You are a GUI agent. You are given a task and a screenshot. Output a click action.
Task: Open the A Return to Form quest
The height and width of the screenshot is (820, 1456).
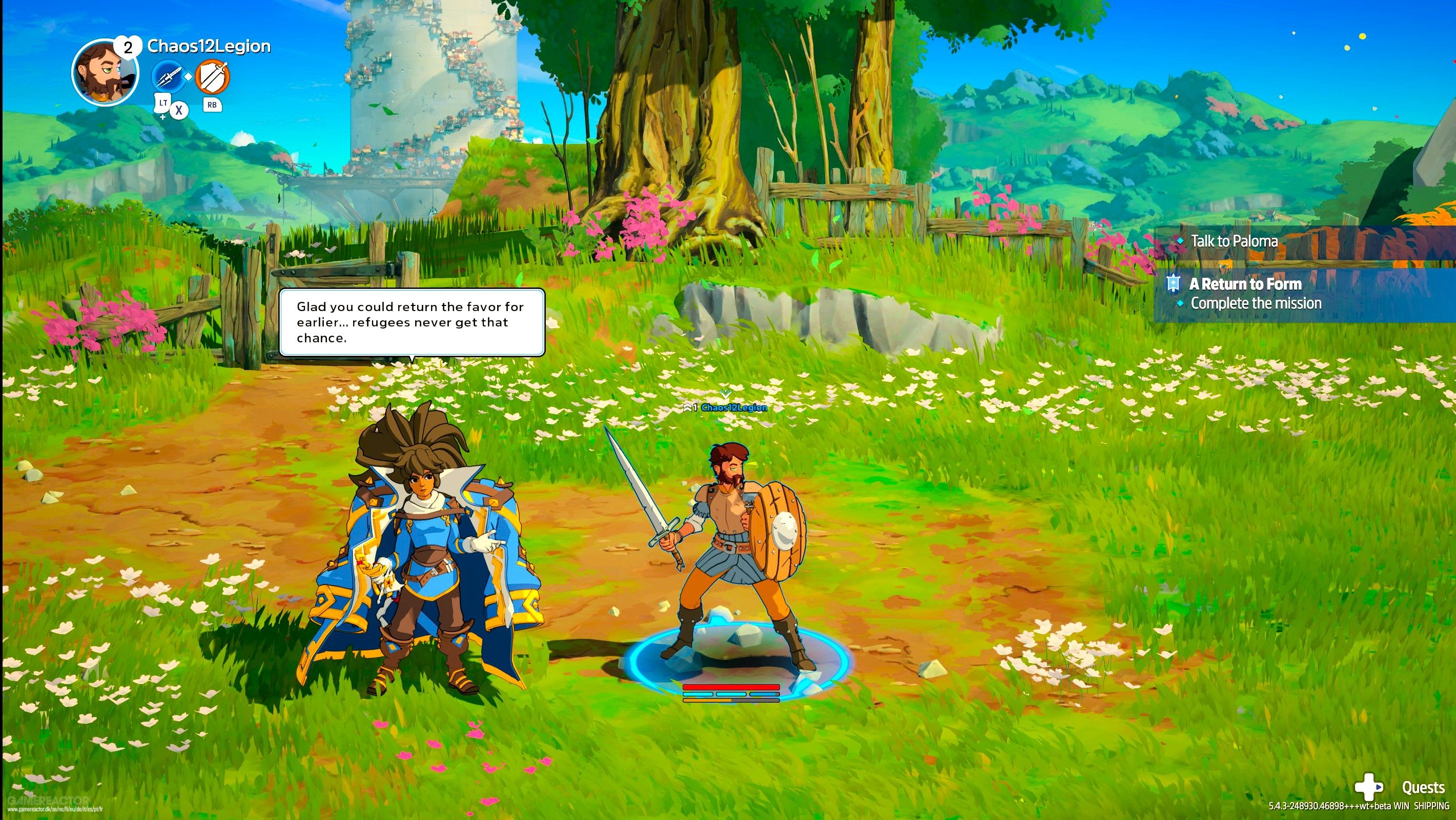coord(1245,284)
